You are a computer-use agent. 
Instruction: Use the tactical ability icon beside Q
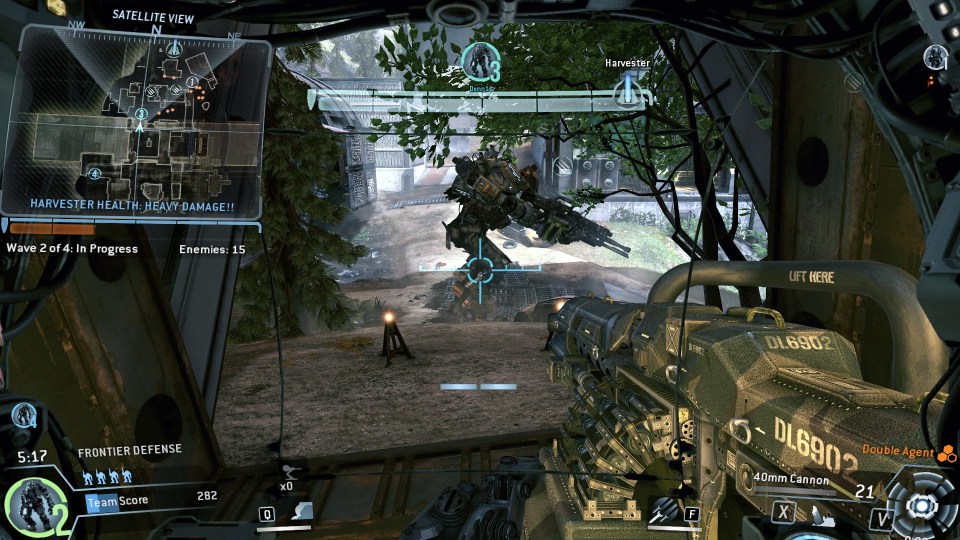(x=301, y=513)
